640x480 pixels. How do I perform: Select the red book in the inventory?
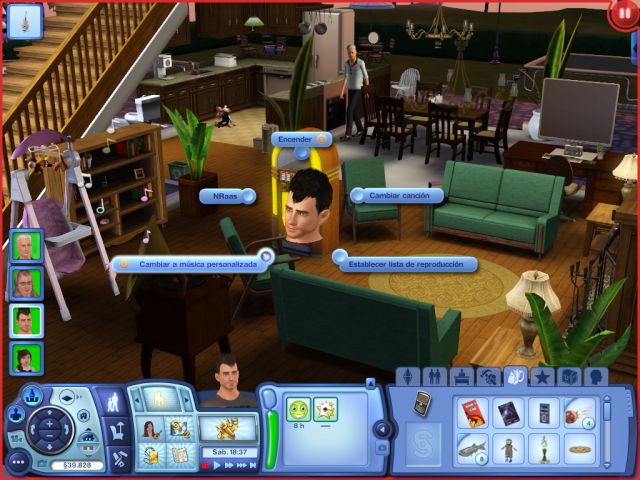point(472,412)
